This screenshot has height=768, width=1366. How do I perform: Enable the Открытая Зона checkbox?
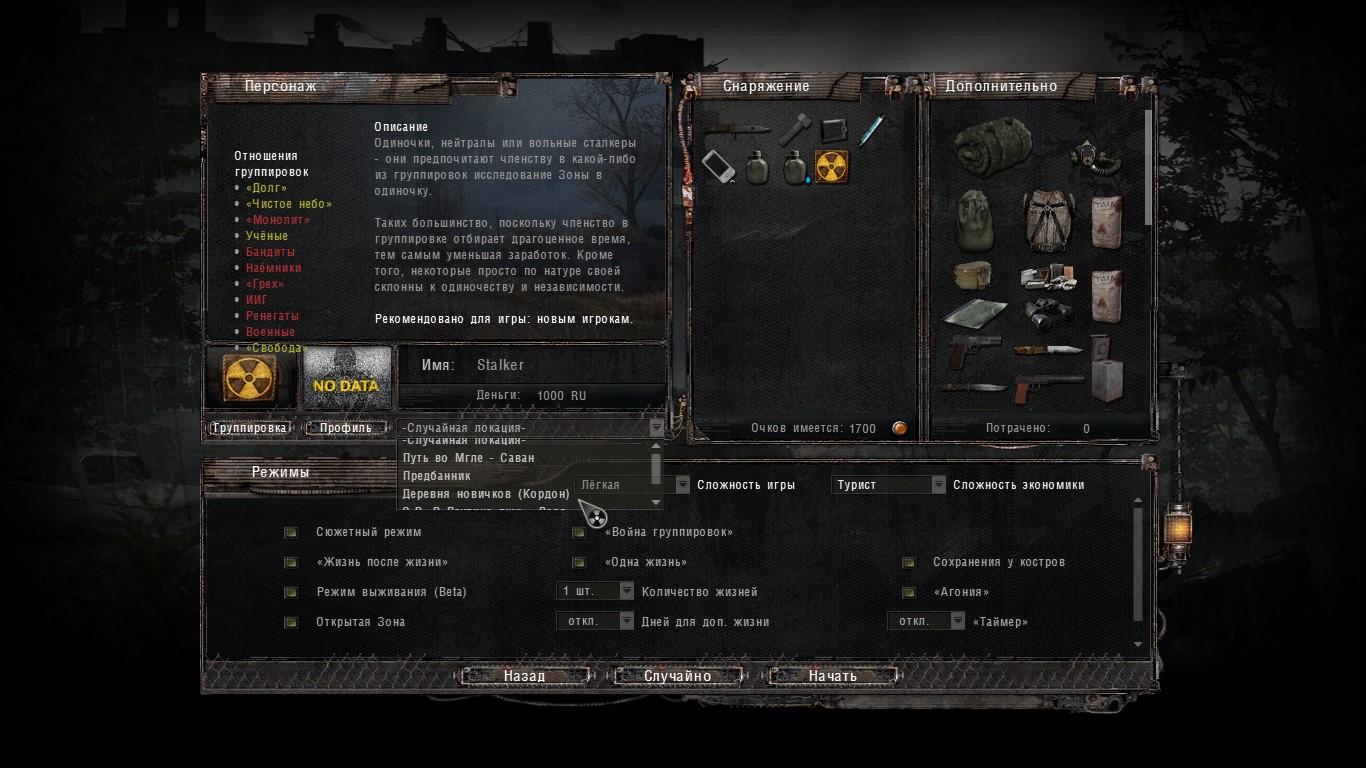[291, 622]
